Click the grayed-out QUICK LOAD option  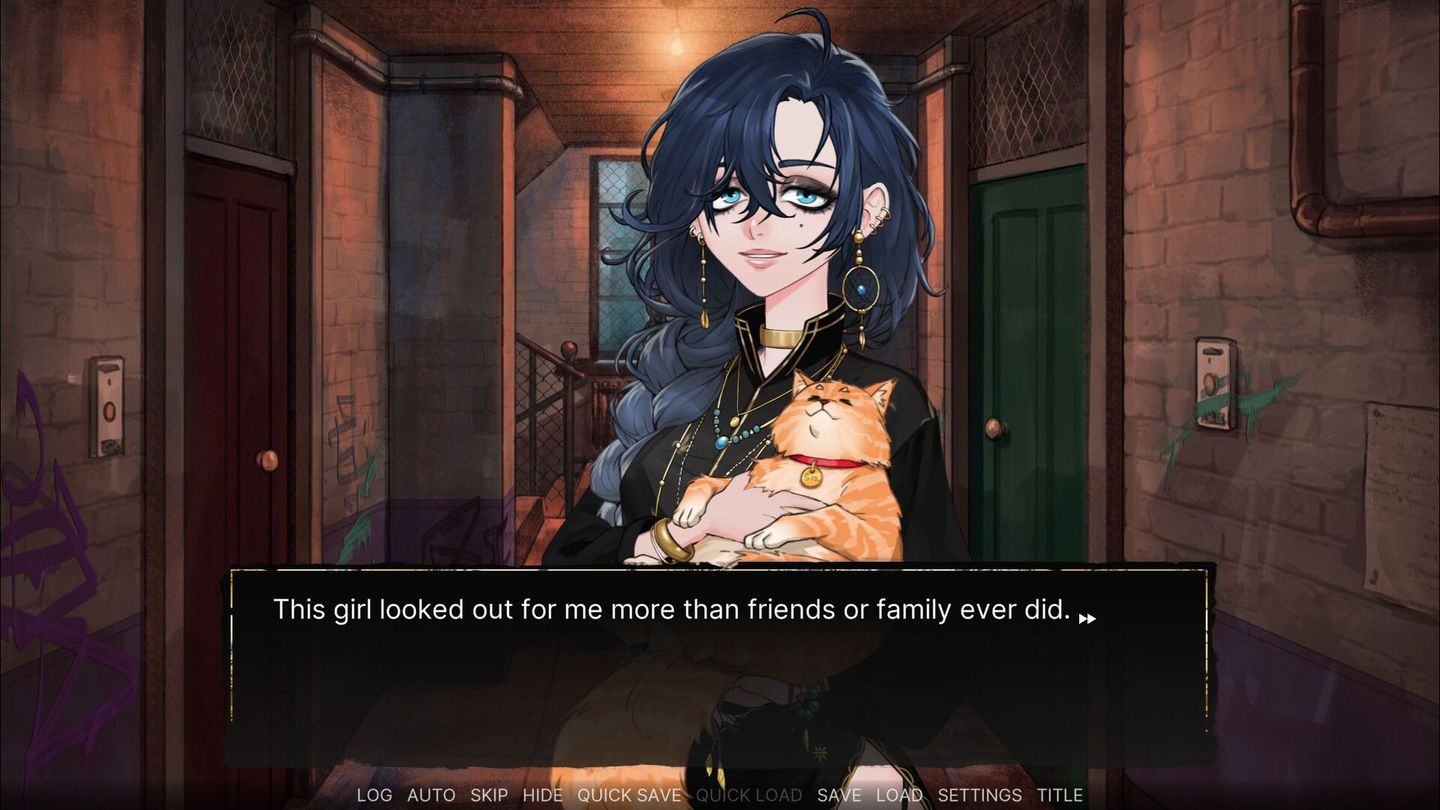click(x=749, y=795)
